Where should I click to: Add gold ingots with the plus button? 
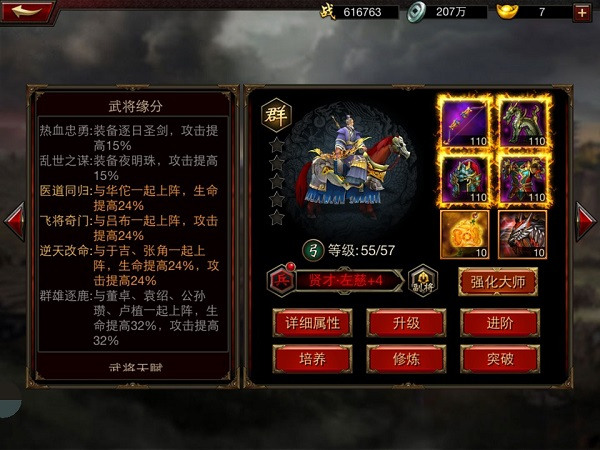coord(581,12)
